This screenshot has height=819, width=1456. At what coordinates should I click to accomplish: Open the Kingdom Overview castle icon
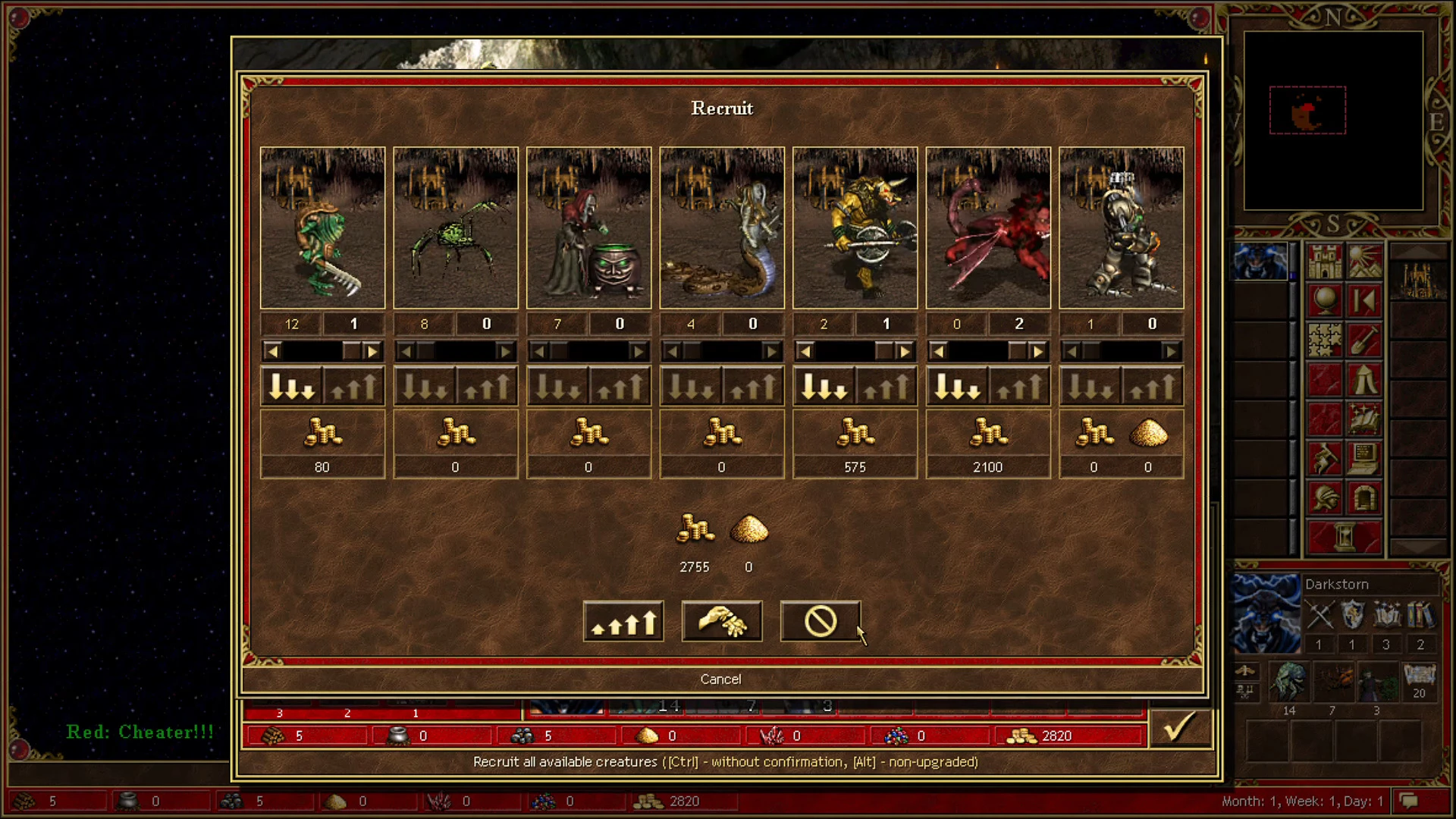coord(1325,262)
